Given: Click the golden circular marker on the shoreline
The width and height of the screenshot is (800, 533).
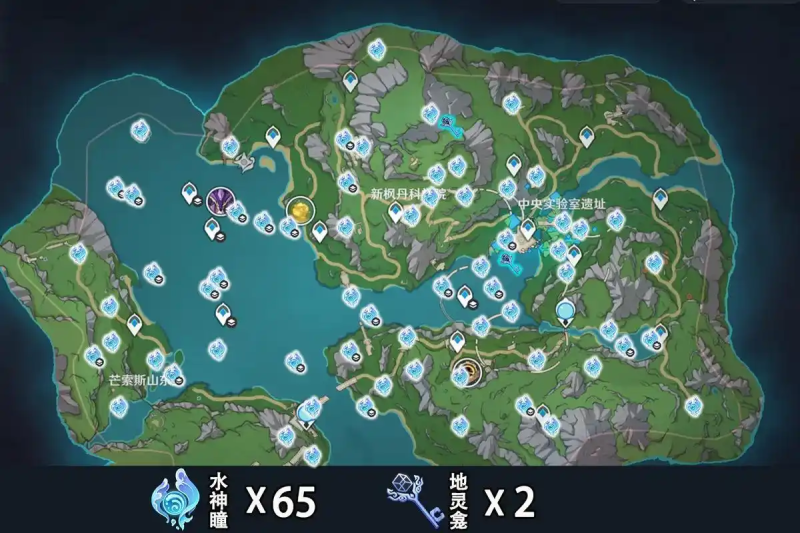Looking at the screenshot, I should tap(299, 210).
